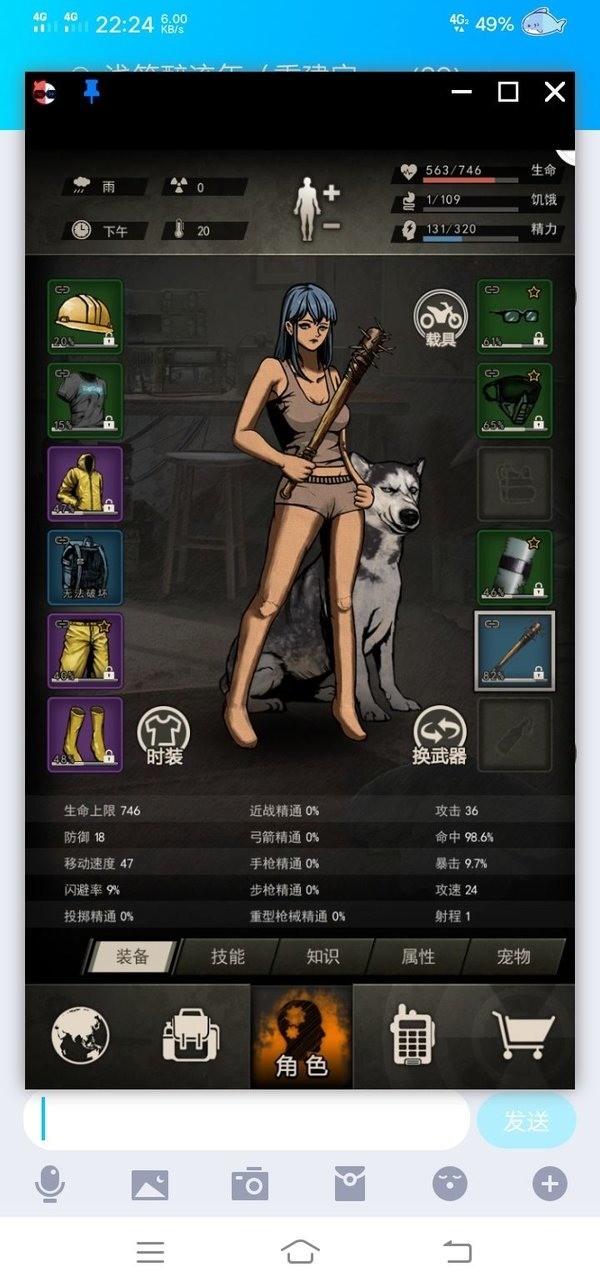Switch to the 属性 attributes tab
This screenshot has width=600, height=1287.
pyautogui.click(x=418, y=956)
